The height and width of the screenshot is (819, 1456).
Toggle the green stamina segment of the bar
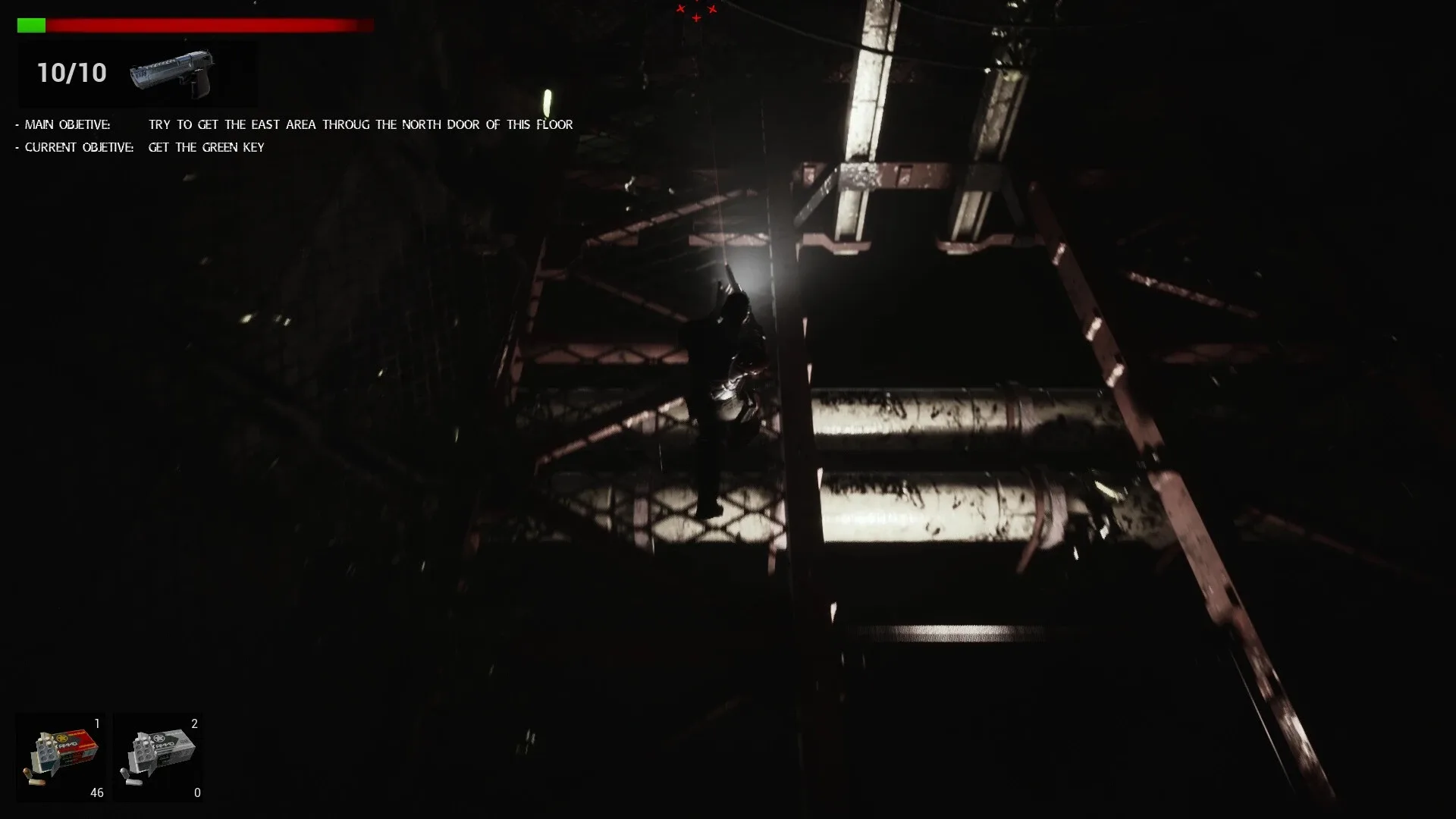(x=33, y=24)
